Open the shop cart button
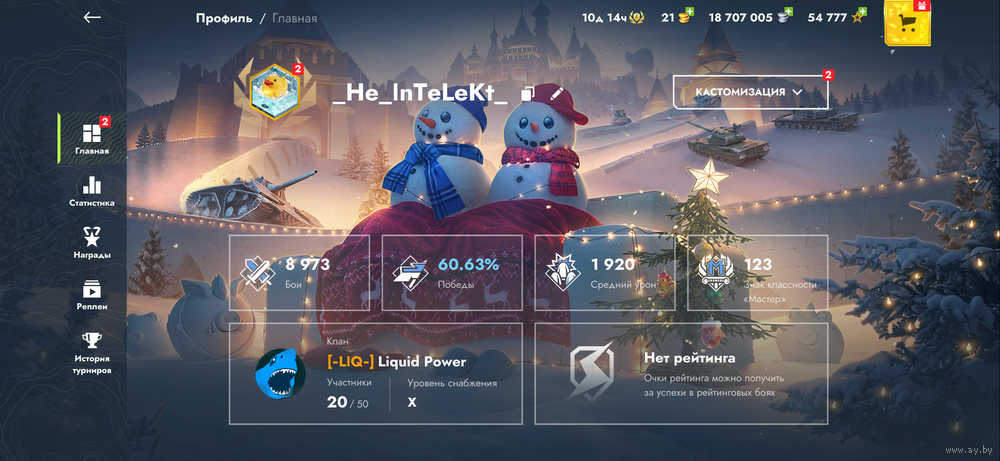This screenshot has width=1000, height=461. click(908, 22)
